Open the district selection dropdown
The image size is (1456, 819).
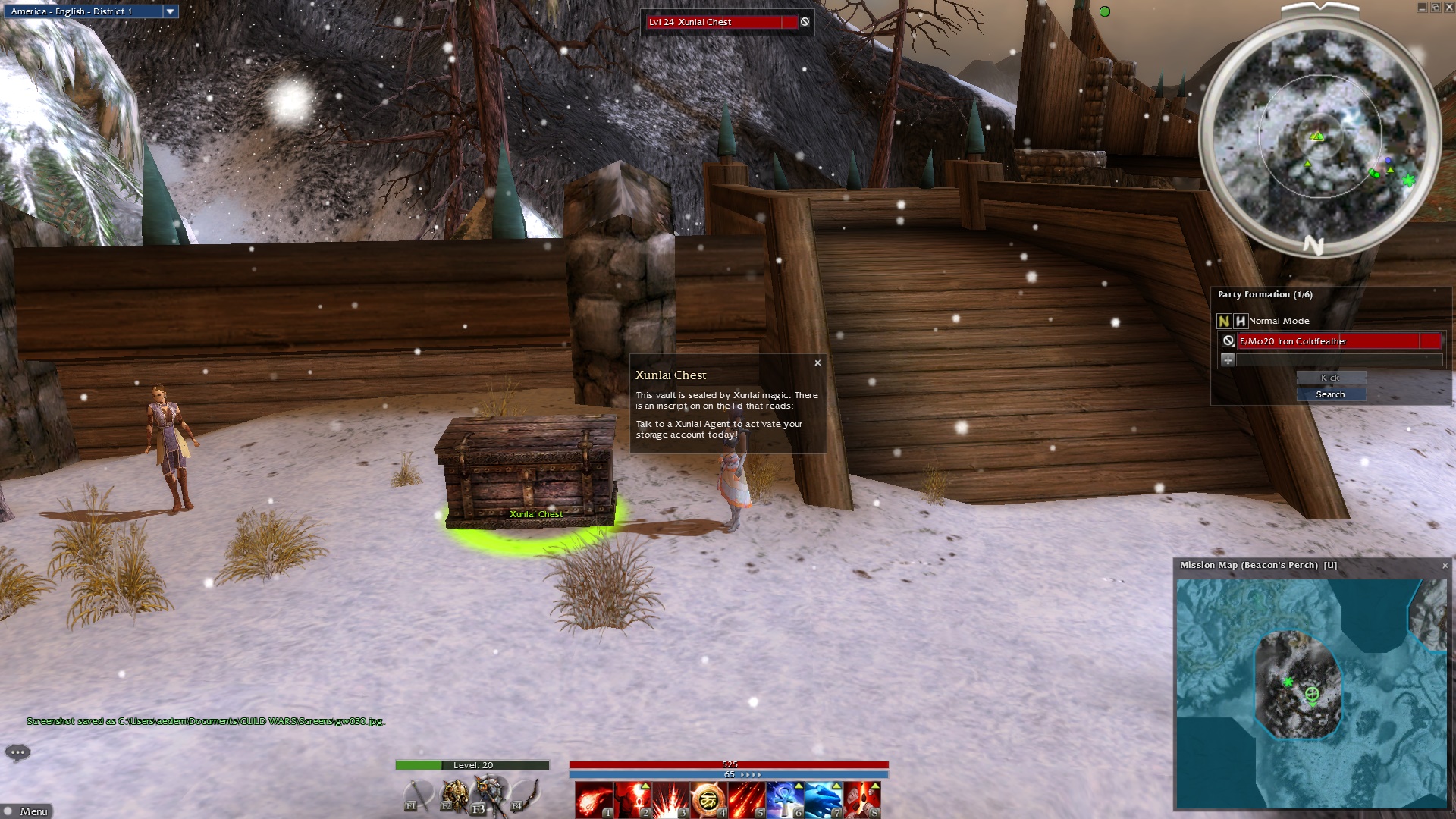[x=170, y=11]
